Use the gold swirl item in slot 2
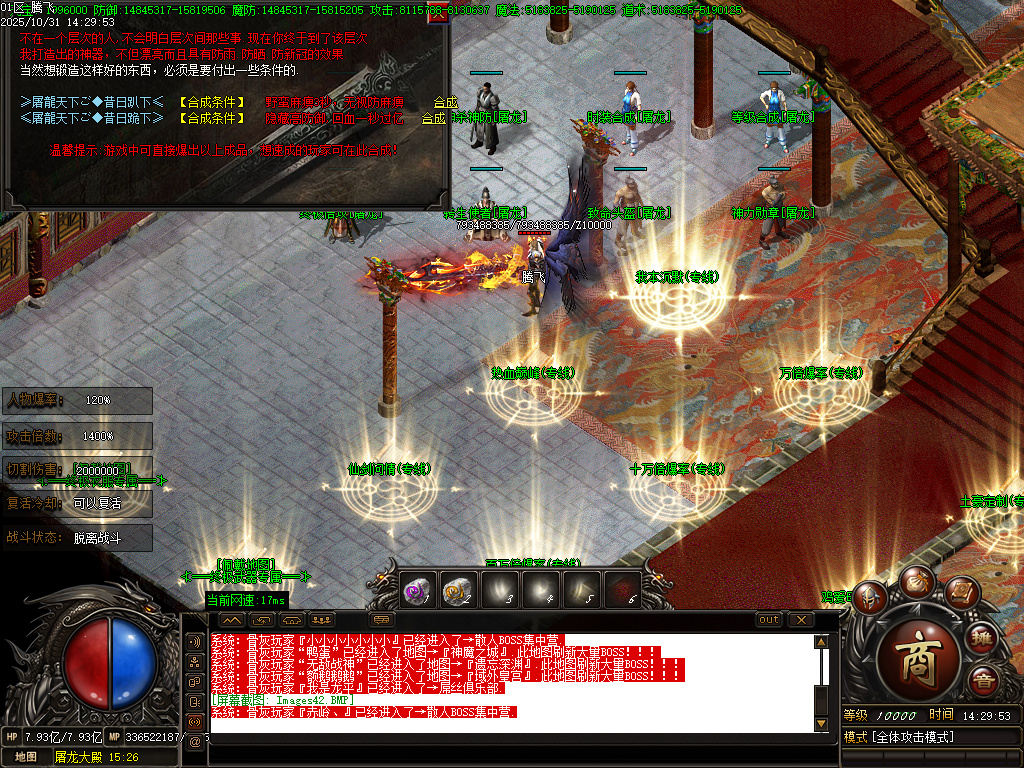1024x768 pixels. 458,592
